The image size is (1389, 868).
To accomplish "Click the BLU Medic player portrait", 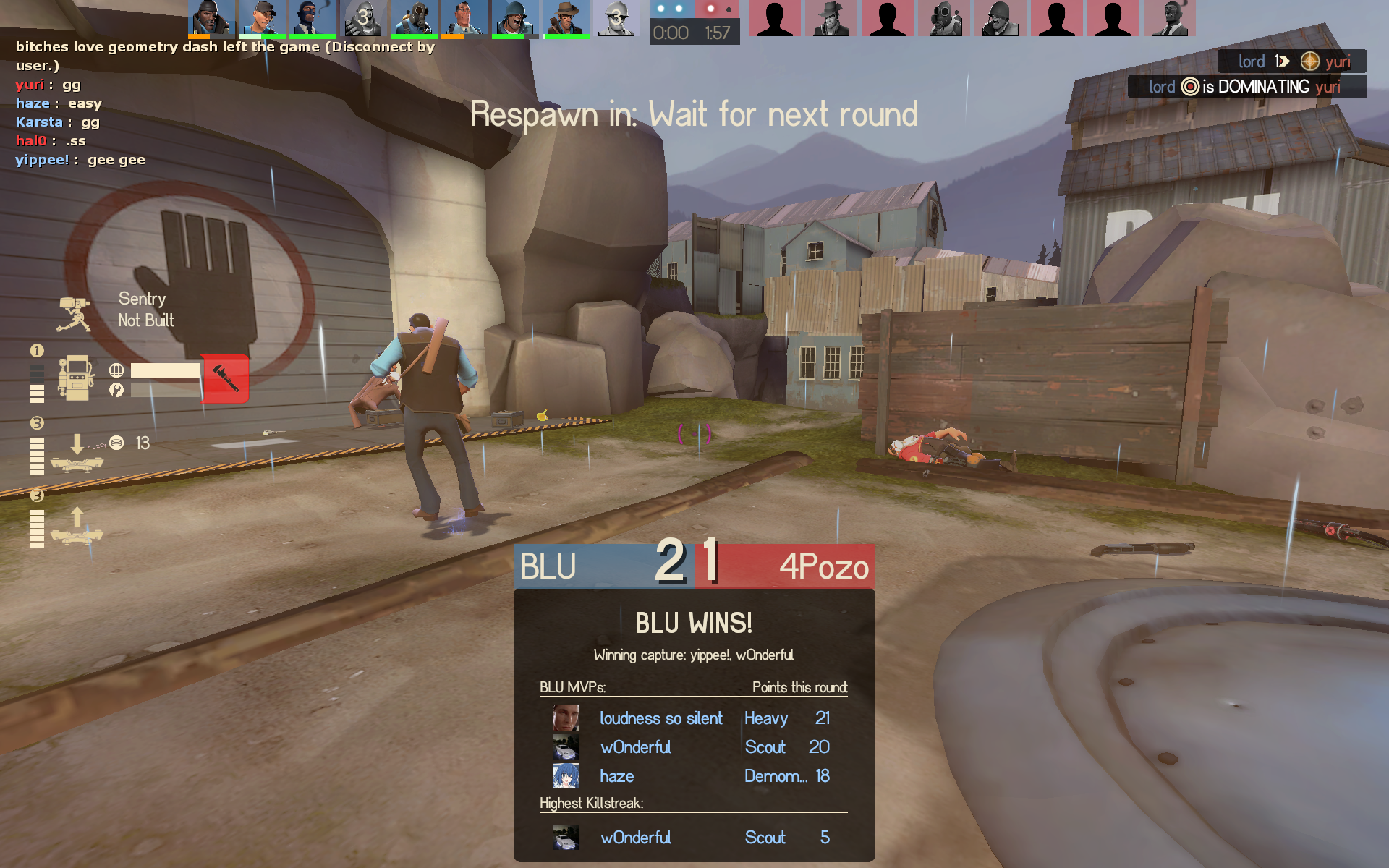I will click(464, 18).
